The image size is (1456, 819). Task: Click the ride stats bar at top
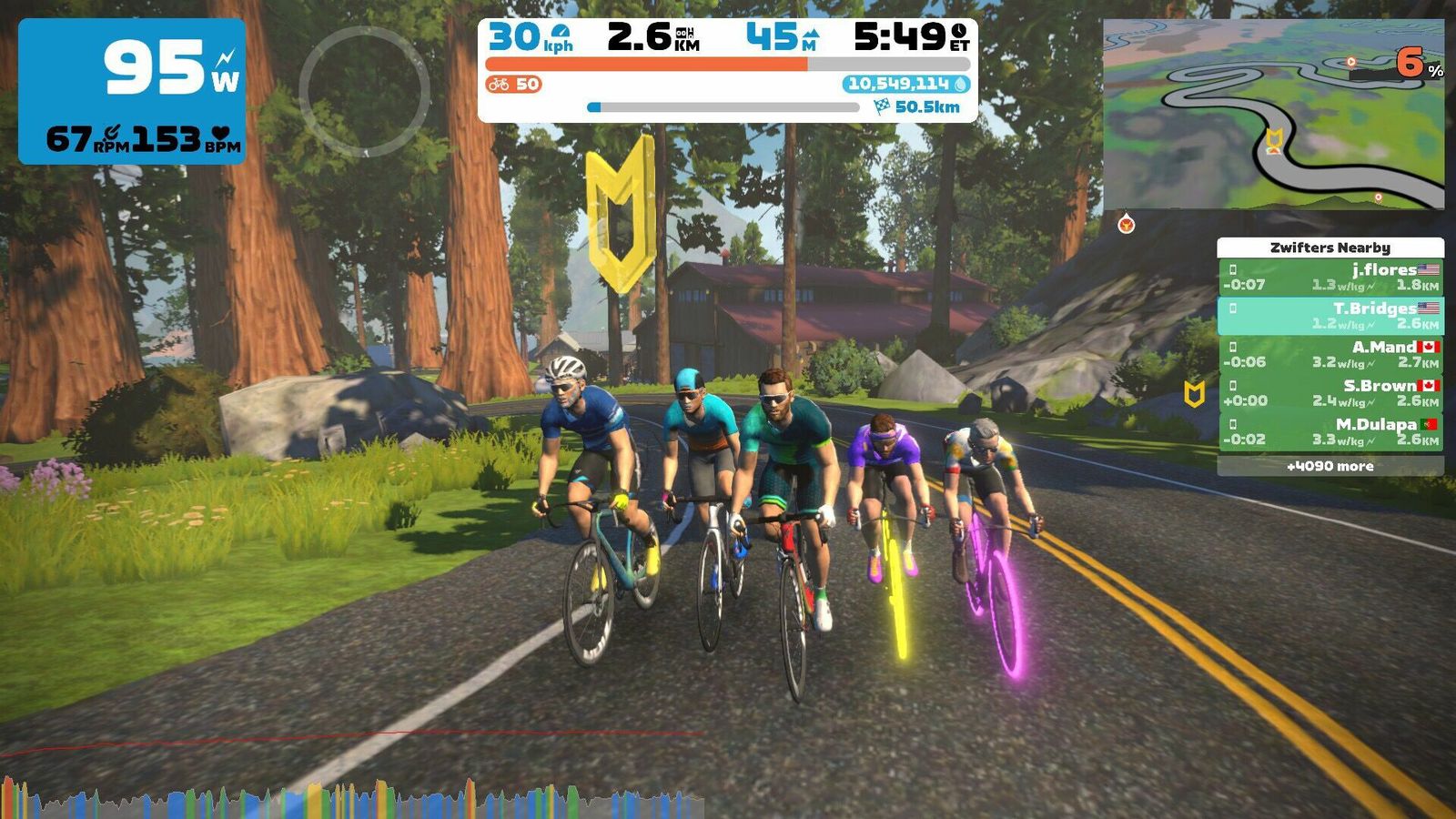[x=727, y=69]
